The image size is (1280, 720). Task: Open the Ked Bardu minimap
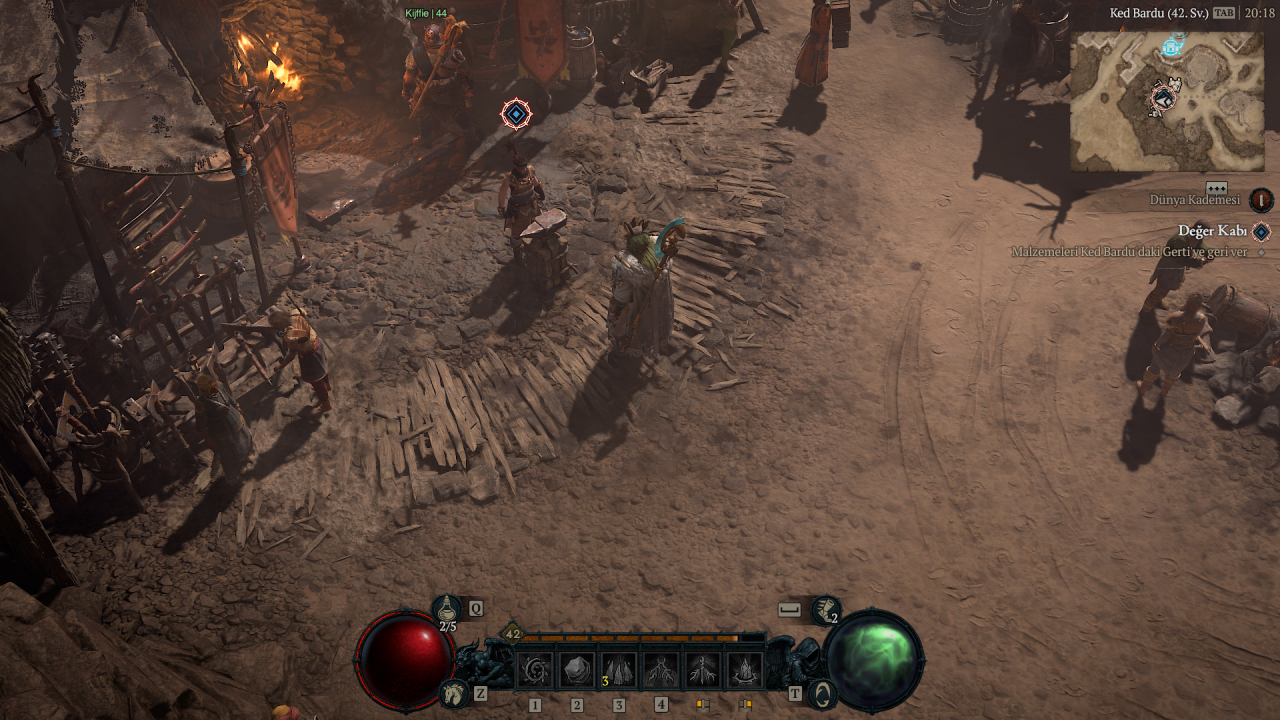(x=1166, y=100)
